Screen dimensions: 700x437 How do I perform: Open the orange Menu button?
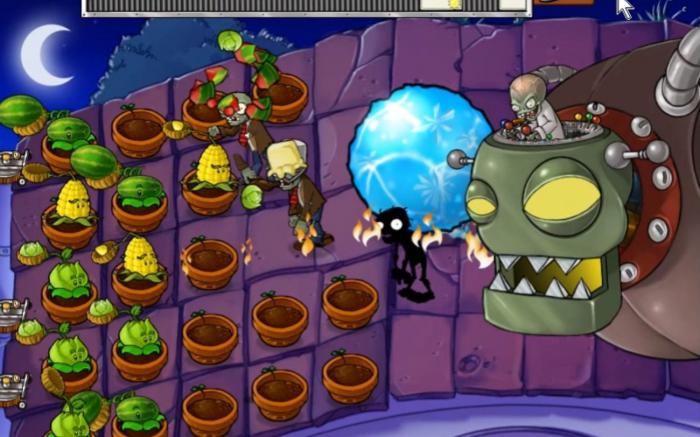click(x=562, y=3)
